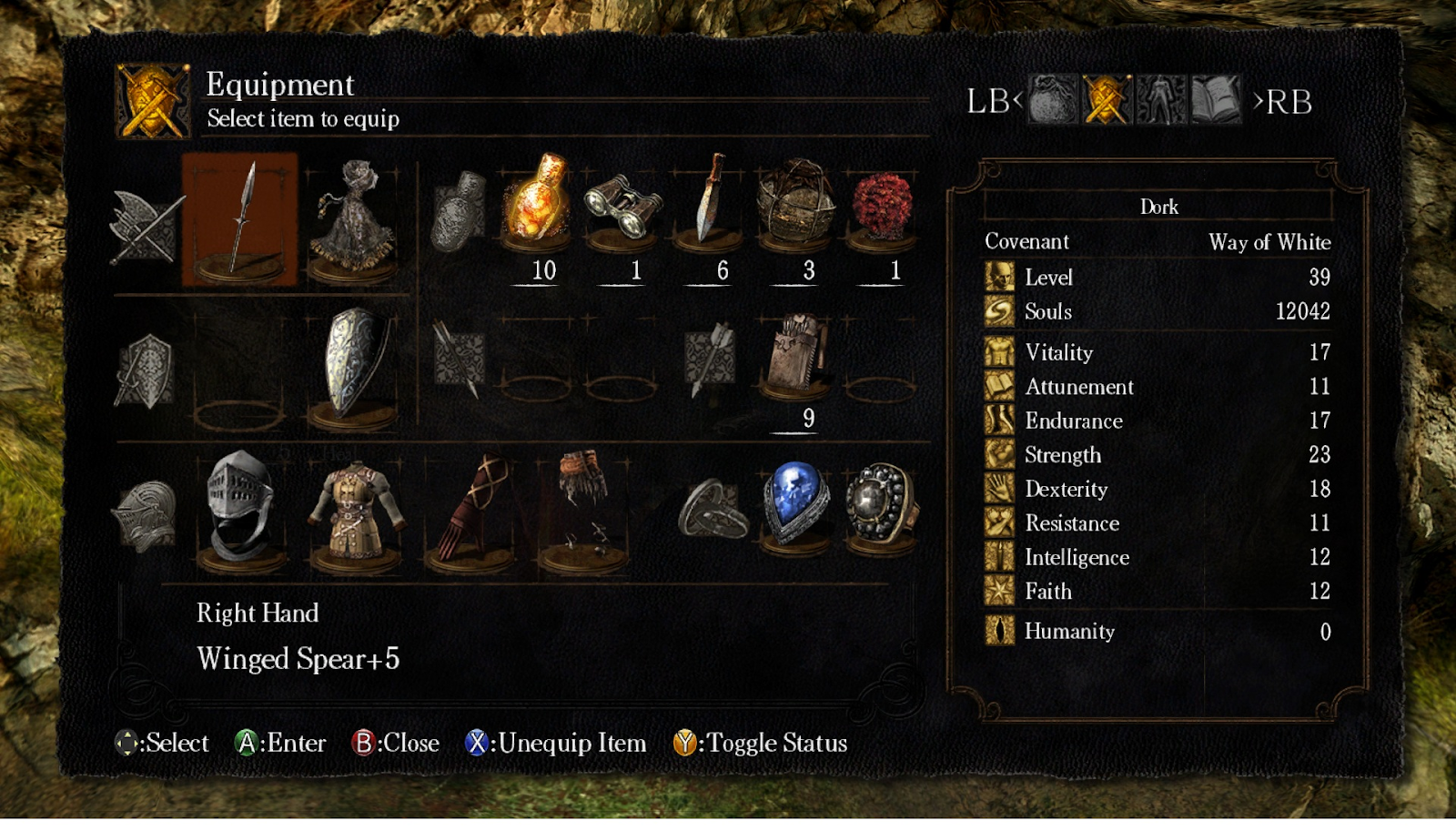Switch to the open book tab

1216,100
